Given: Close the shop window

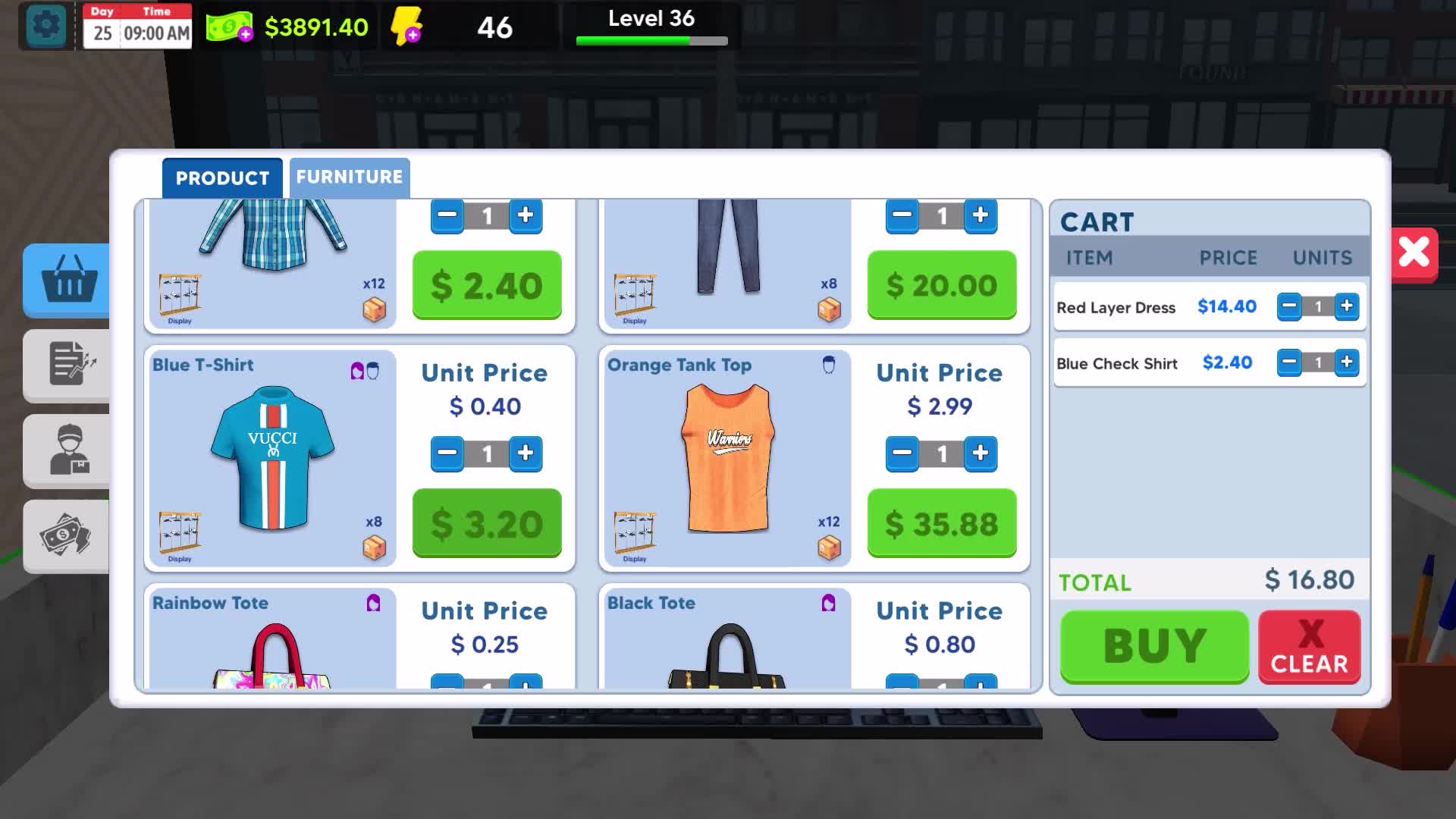Looking at the screenshot, I should tap(1414, 253).
